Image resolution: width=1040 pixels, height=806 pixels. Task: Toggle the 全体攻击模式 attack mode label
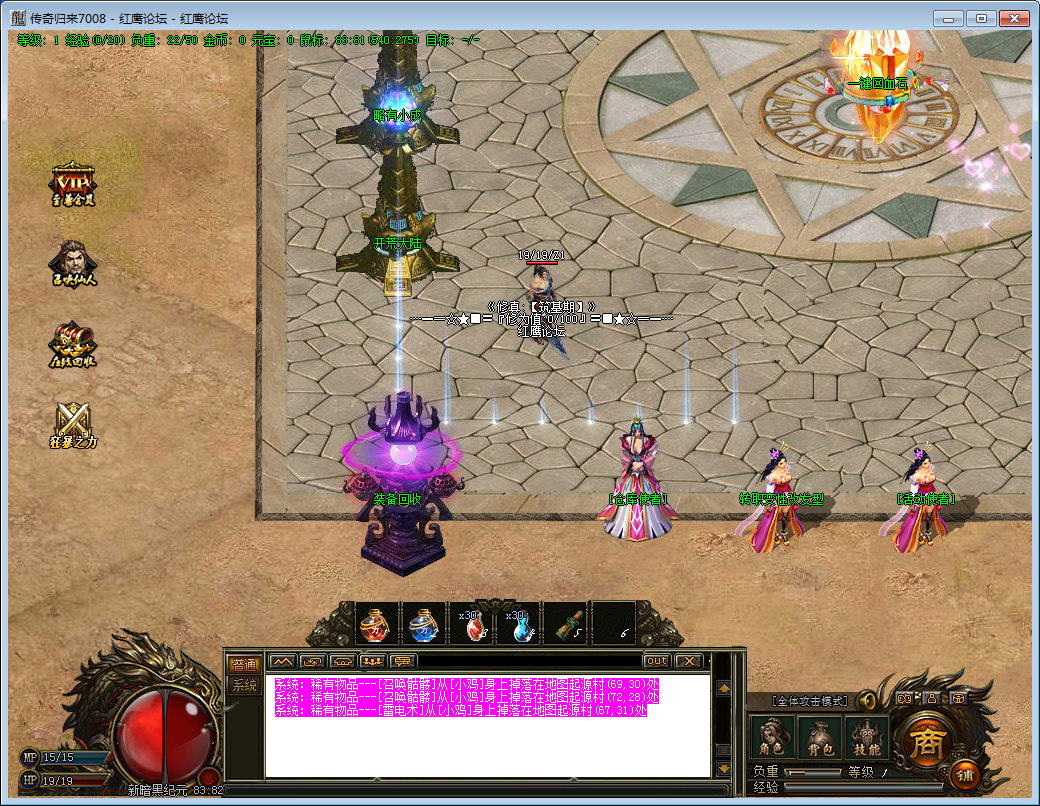pyautogui.click(x=809, y=701)
